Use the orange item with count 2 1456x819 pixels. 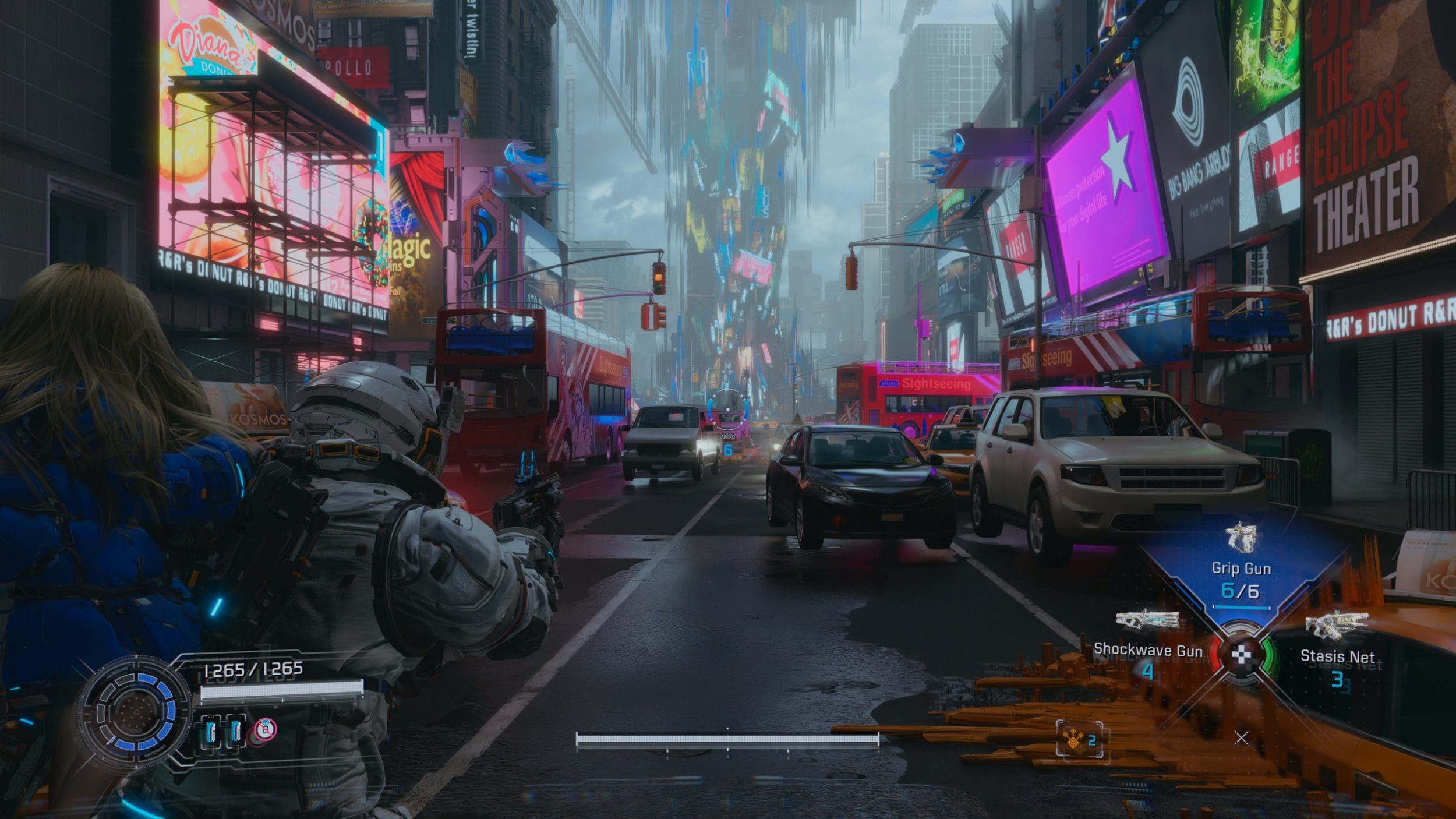(1079, 739)
